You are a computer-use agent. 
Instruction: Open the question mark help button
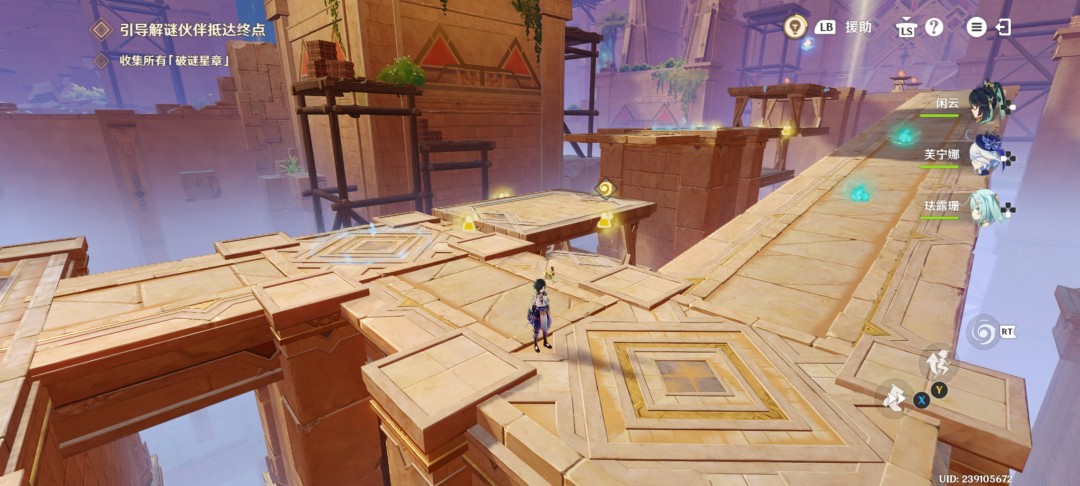tap(933, 27)
